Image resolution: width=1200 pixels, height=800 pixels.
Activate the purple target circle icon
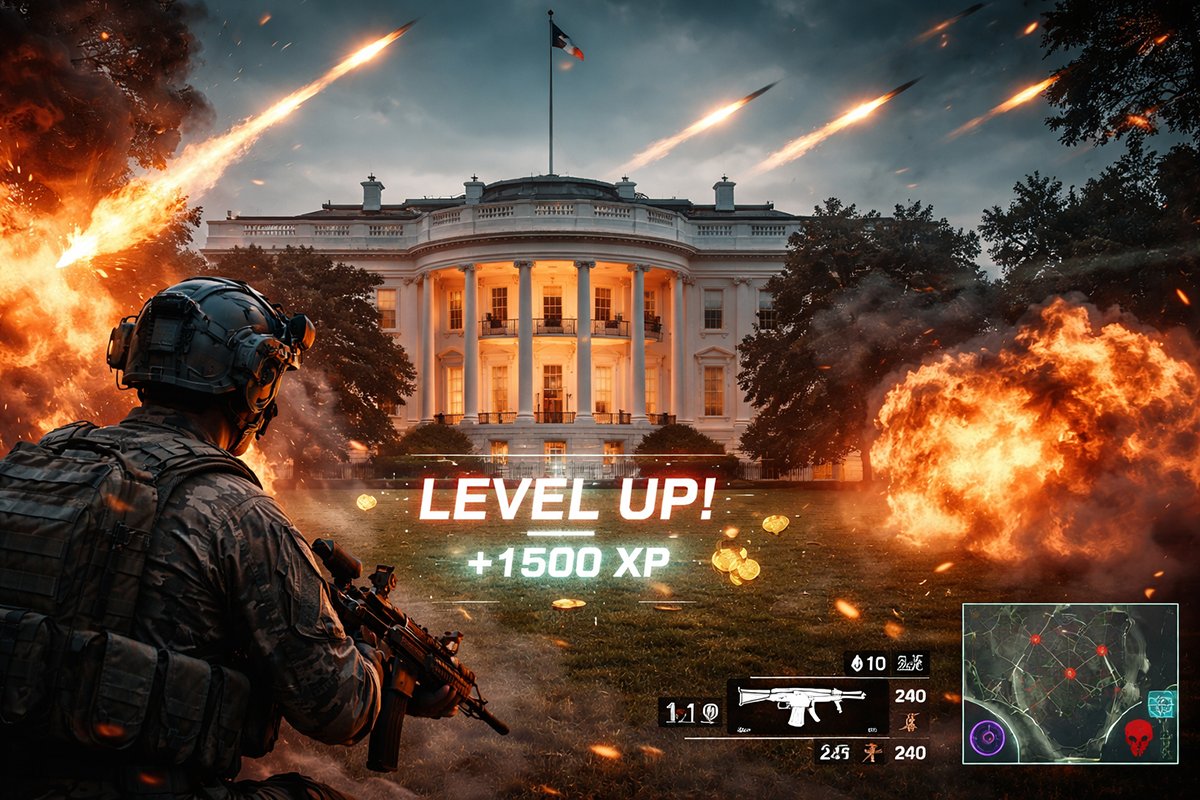(988, 740)
